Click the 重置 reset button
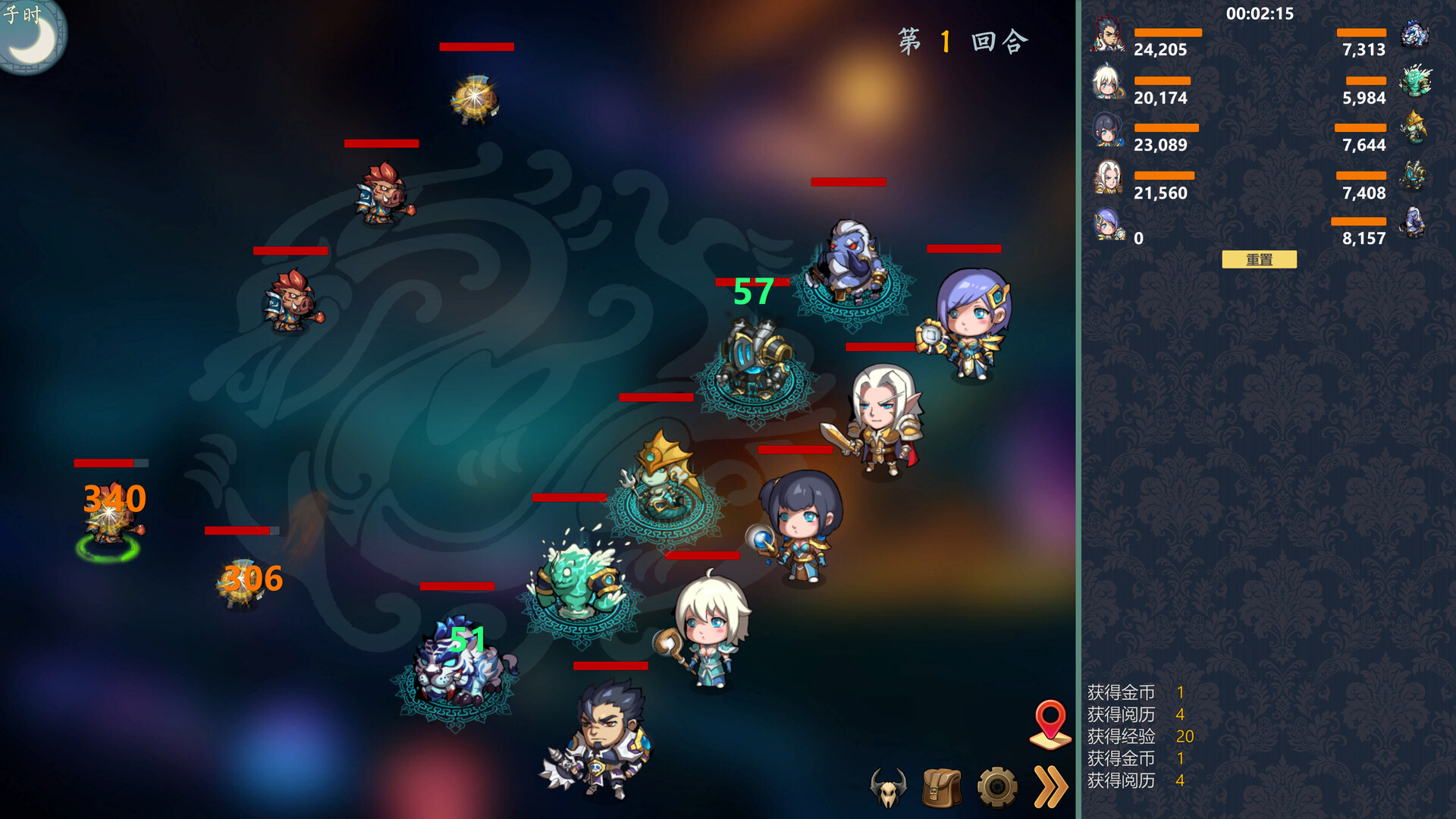The image size is (1456, 819). click(x=1259, y=259)
